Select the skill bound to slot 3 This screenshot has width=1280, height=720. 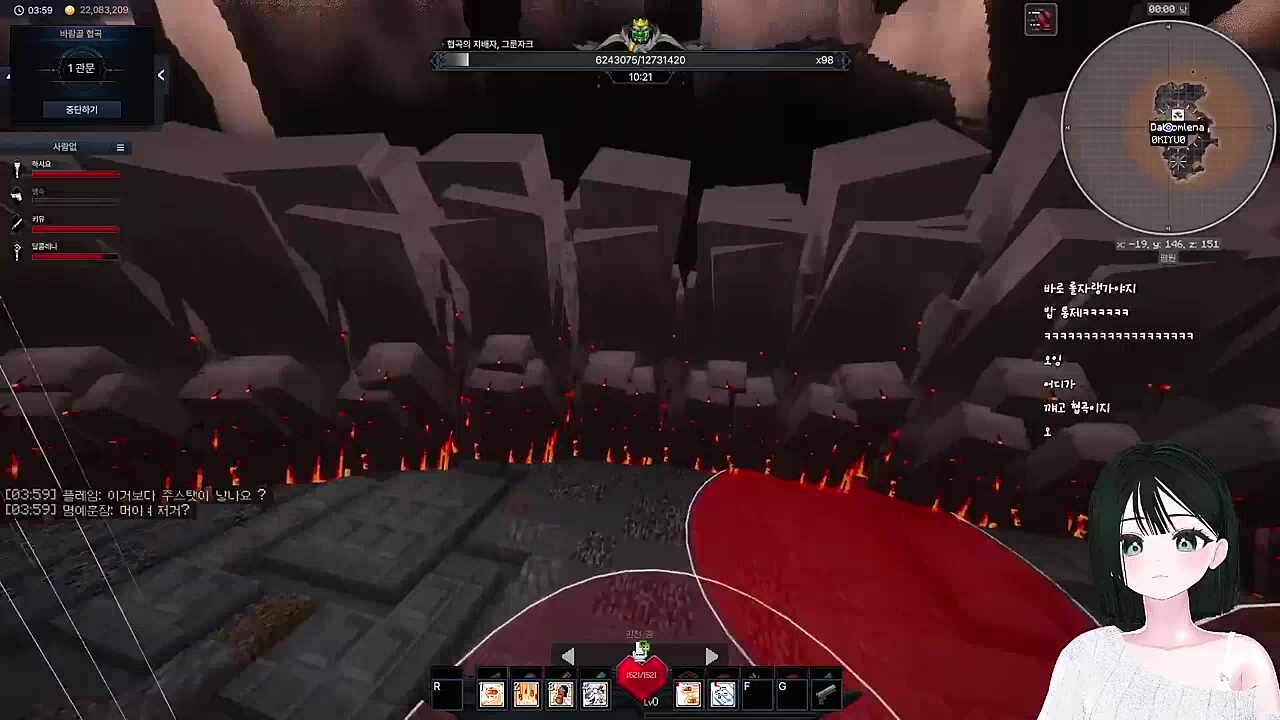click(x=562, y=693)
